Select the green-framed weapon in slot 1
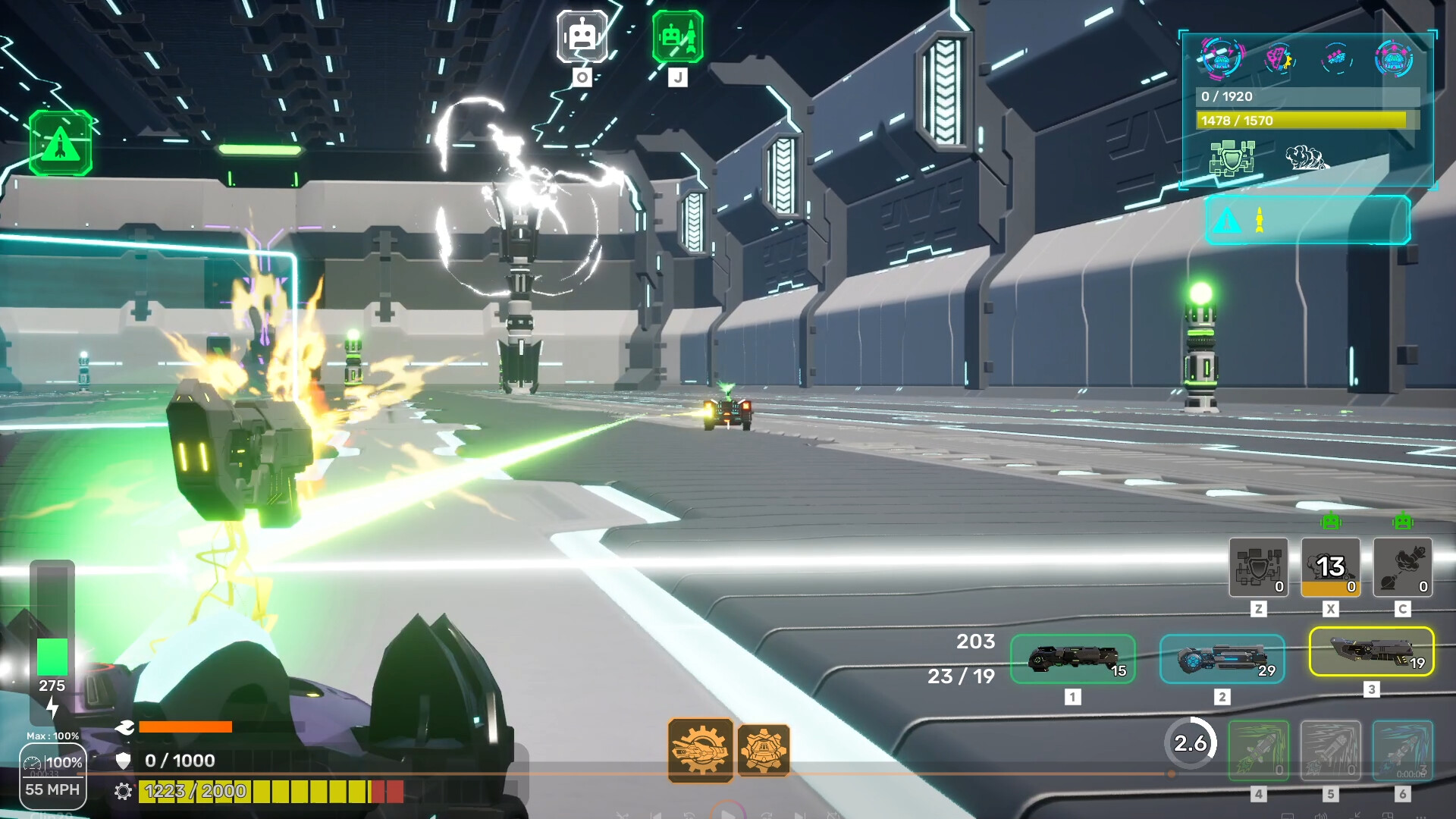This screenshot has height=819, width=1456. pyautogui.click(x=1072, y=659)
